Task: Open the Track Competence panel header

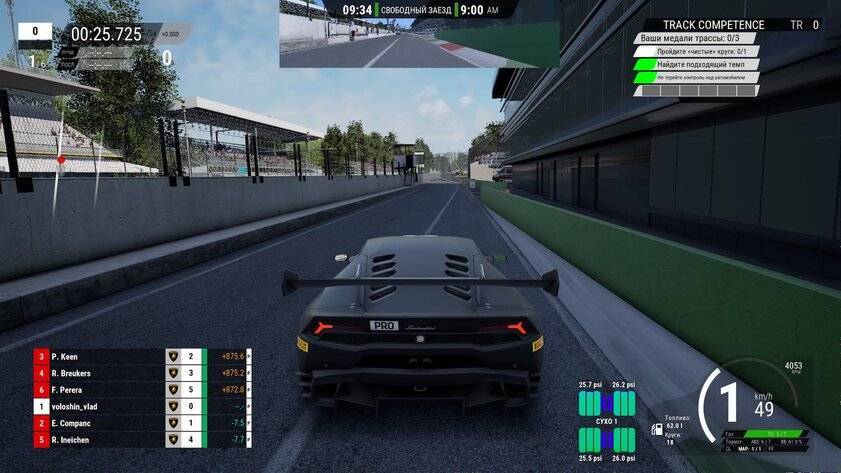Action: click(x=716, y=25)
